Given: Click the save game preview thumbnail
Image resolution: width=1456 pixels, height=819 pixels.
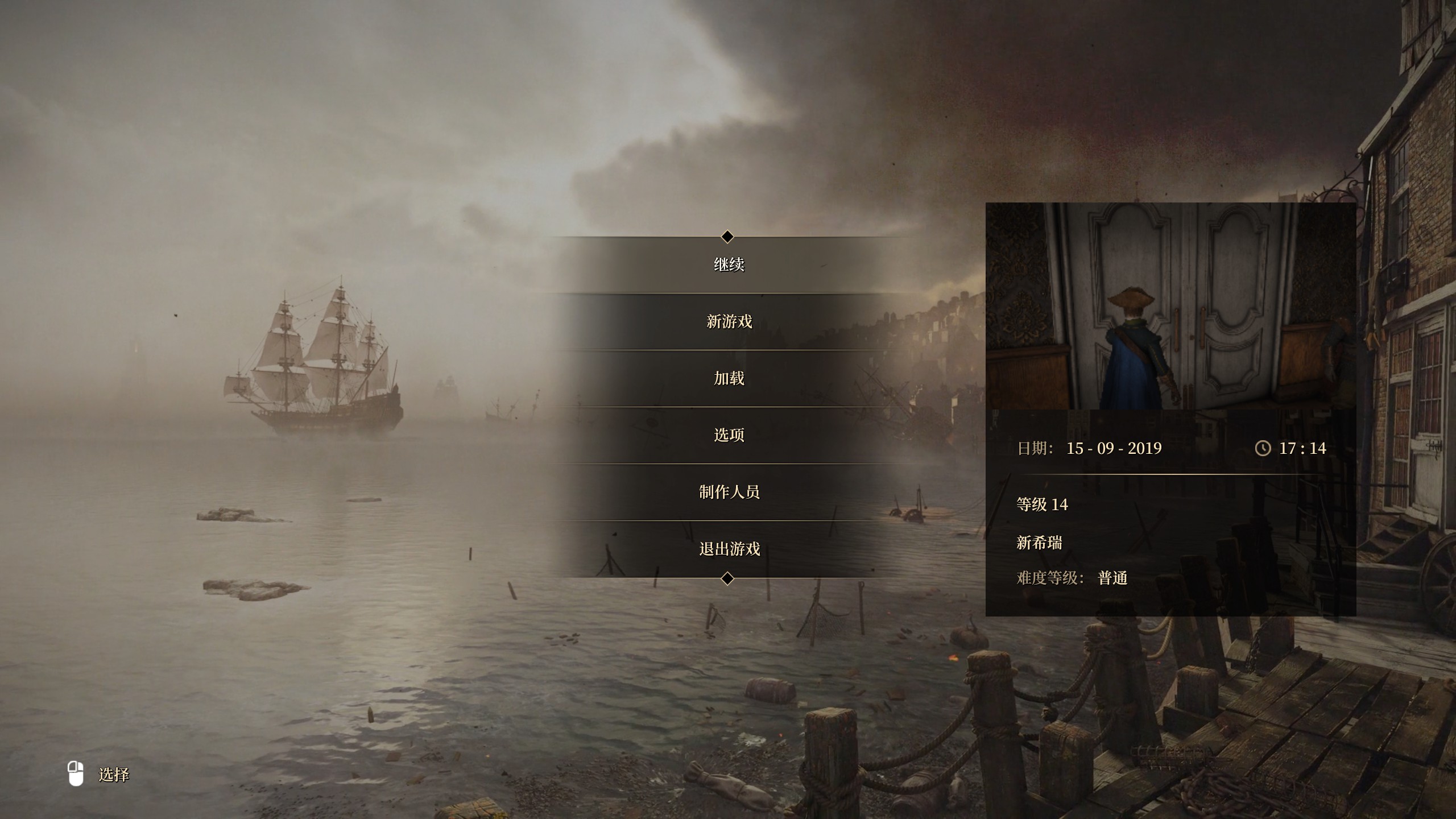Looking at the screenshot, I should tap(1170, 306).
